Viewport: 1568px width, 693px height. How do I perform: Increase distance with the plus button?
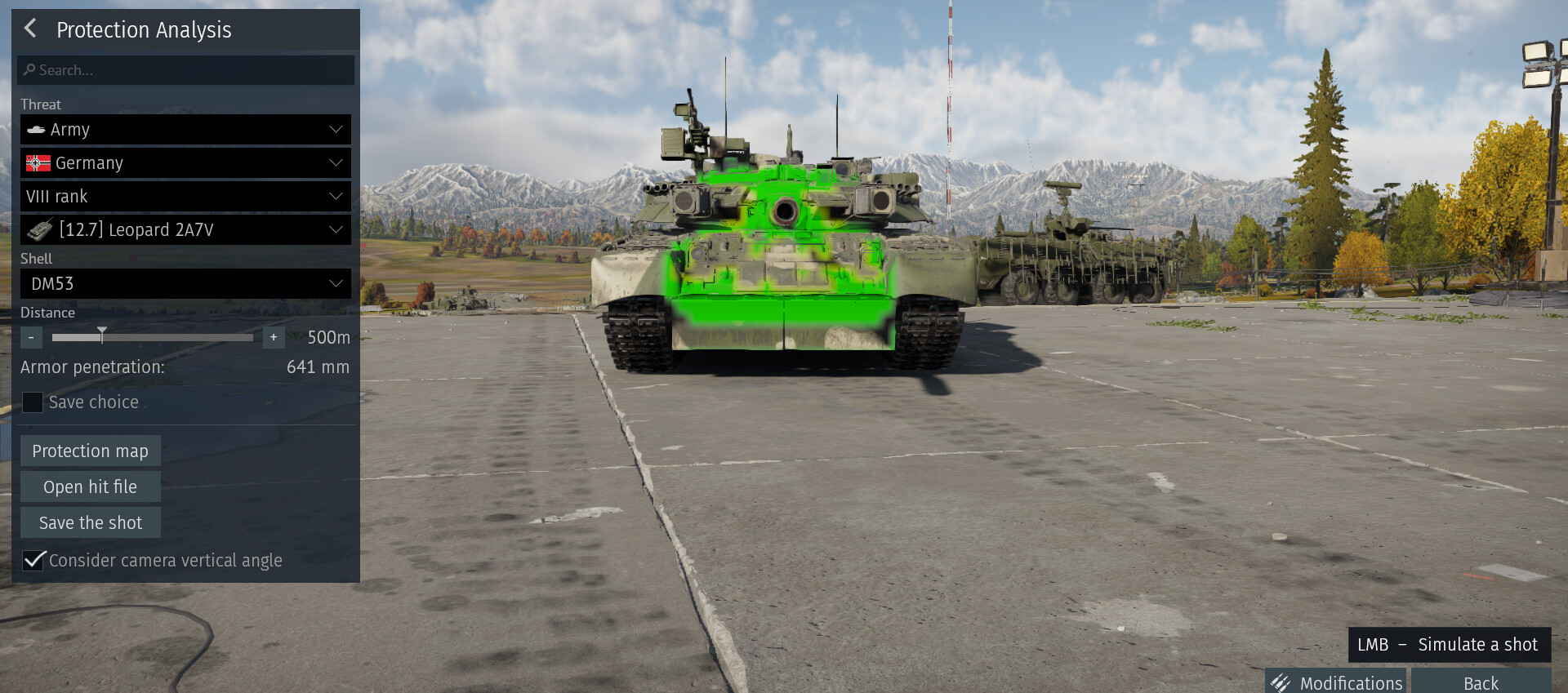coord(274,337)
